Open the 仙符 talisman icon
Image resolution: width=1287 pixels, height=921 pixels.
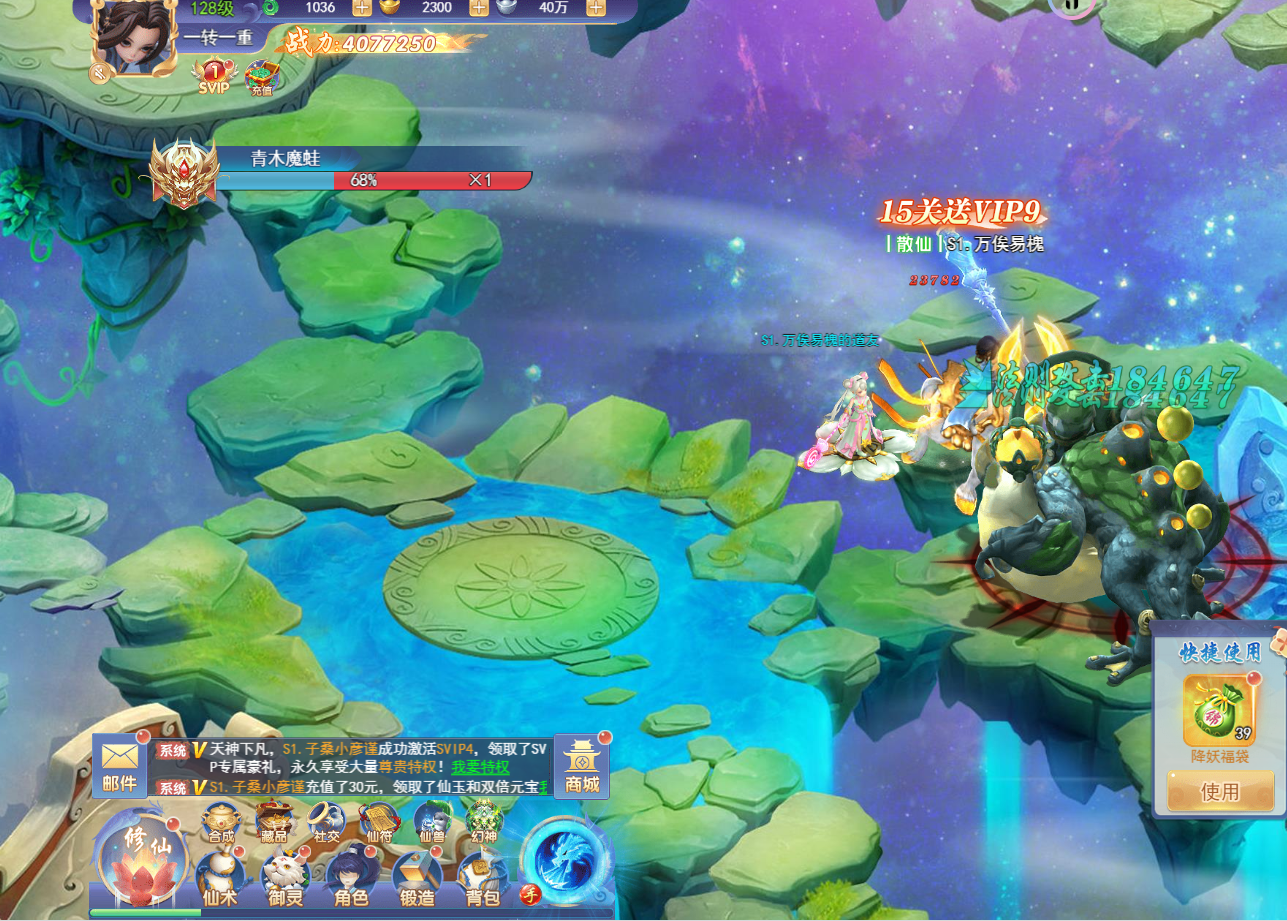coord(379,820)
